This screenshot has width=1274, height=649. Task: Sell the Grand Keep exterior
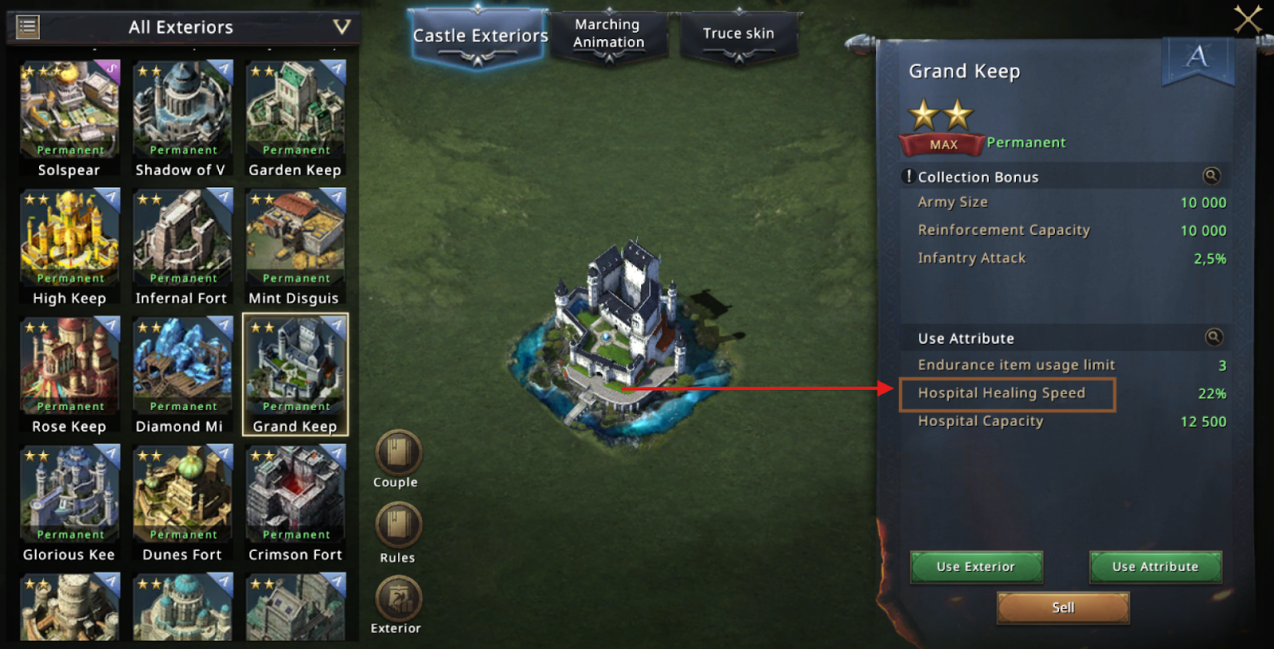[1063, 607]
